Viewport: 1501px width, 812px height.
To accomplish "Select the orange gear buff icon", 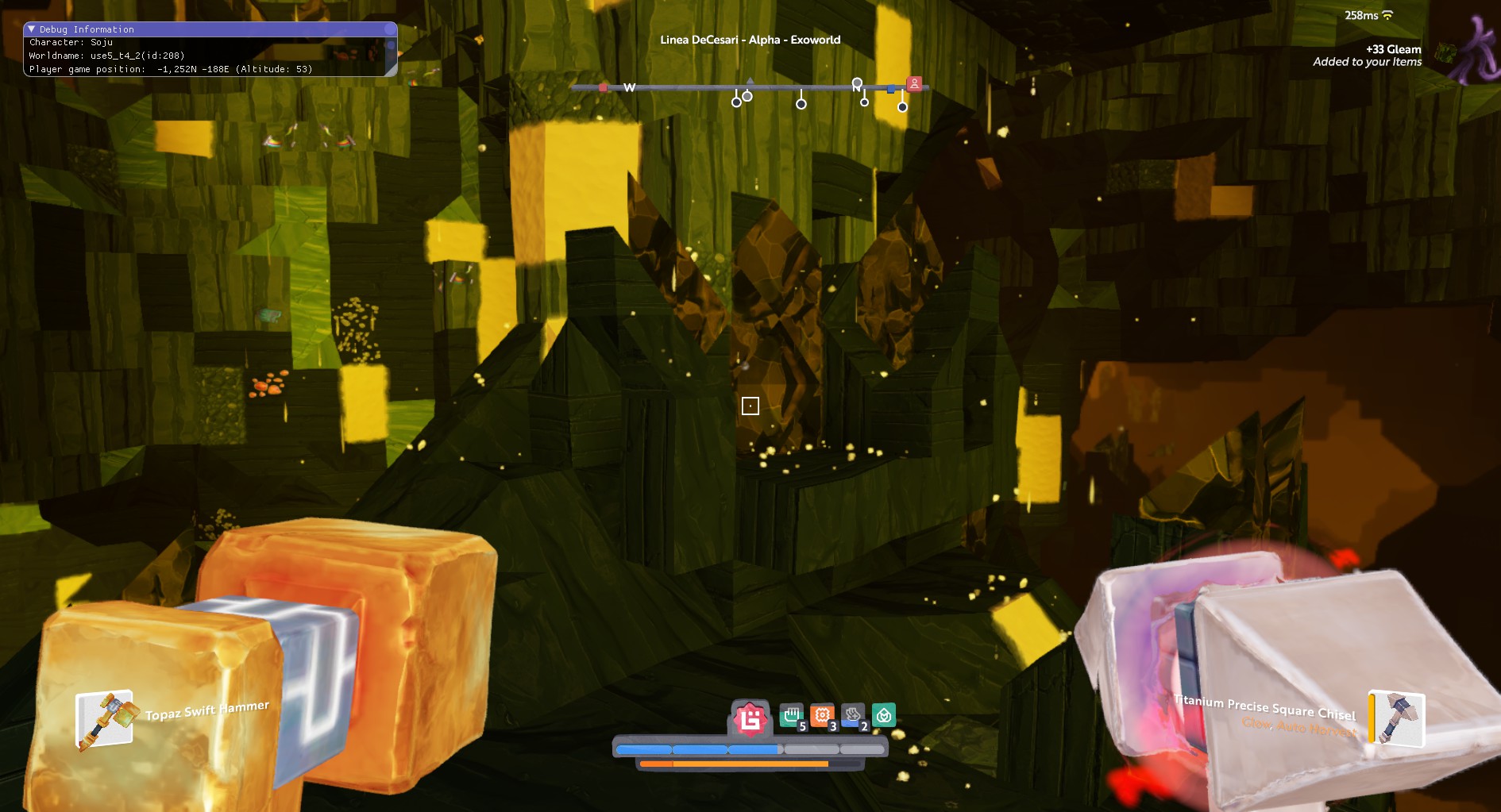I will click(823, 716).
